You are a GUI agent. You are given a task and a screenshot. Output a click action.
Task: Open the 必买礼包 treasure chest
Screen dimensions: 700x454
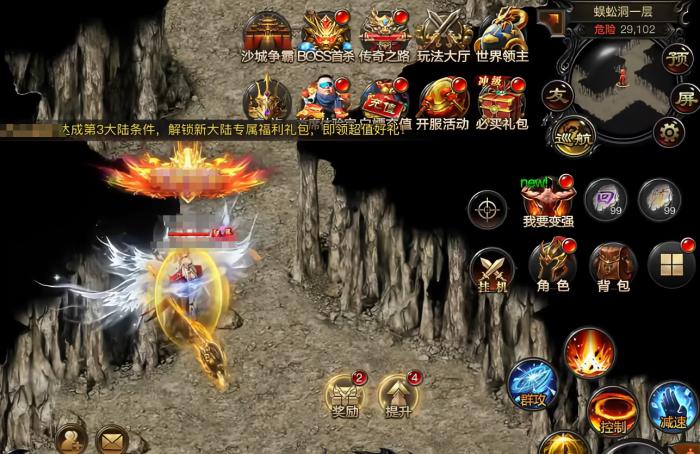tap(501, 102)
